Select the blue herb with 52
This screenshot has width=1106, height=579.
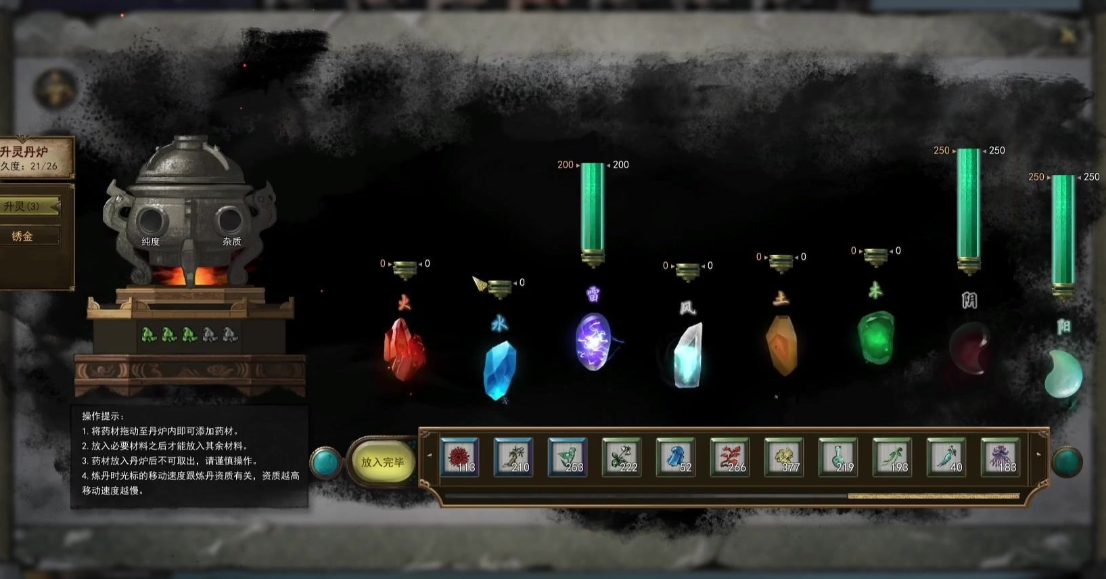[675, 457]
